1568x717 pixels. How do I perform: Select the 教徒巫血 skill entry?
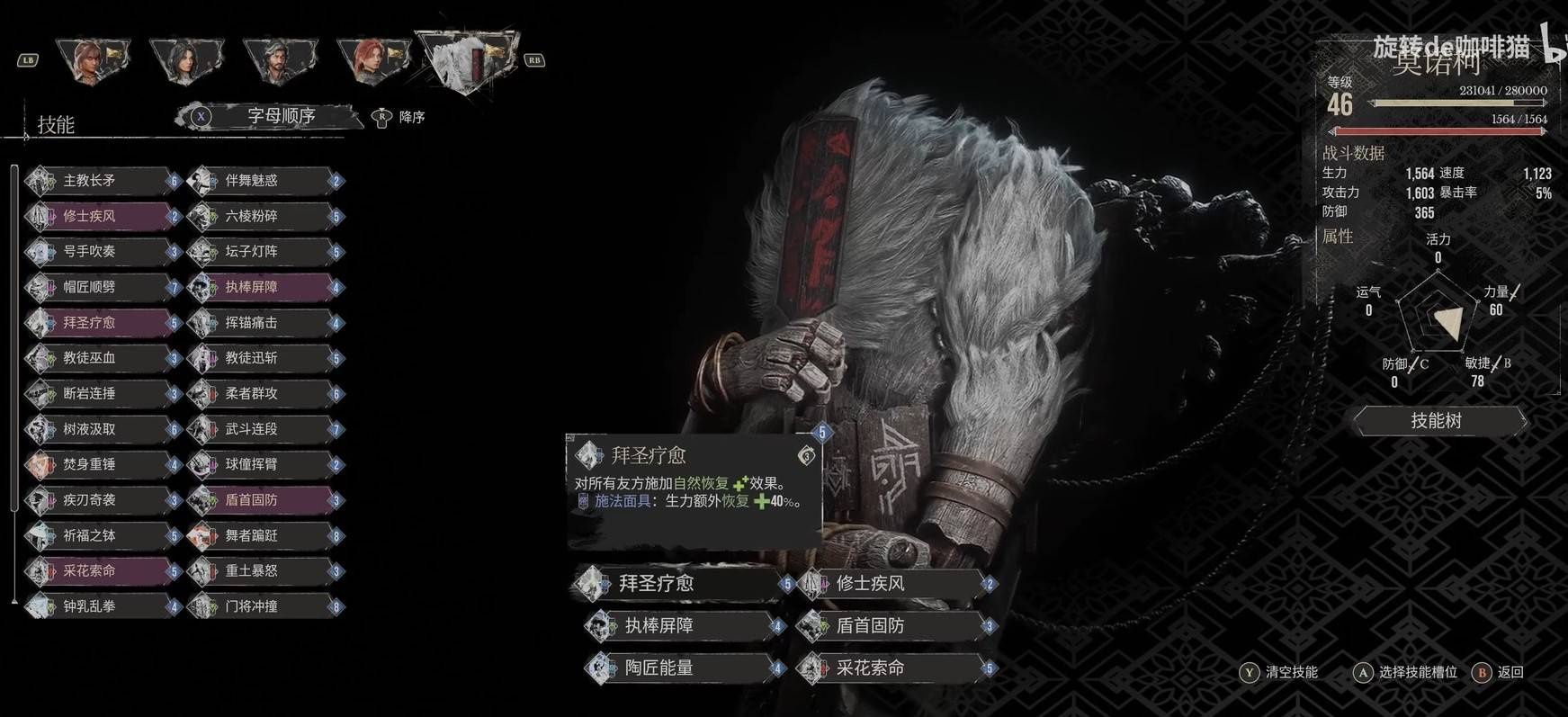(x=101, y=358)
